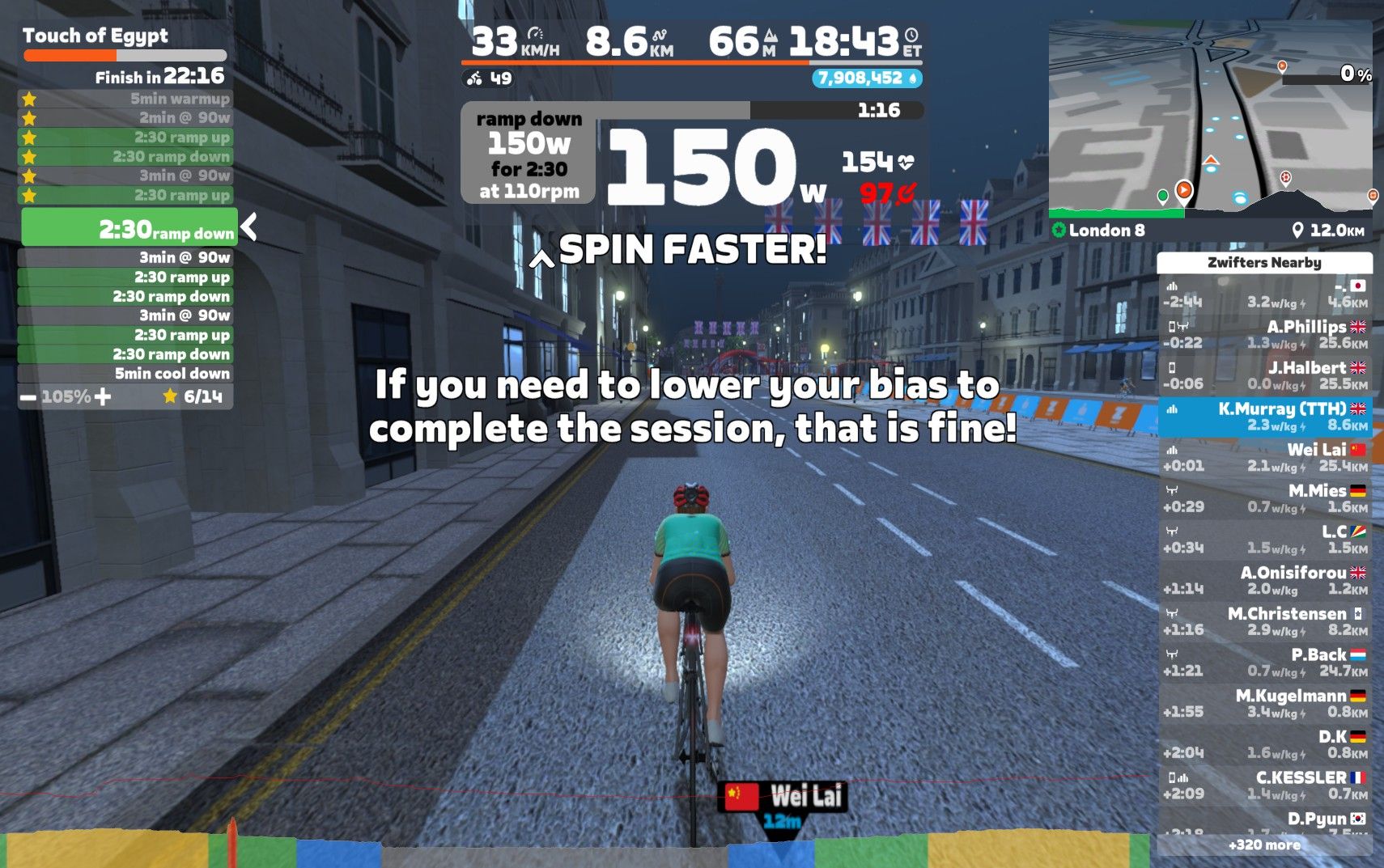
Task: Select C.KESSLER in Zwifters Nearby
Action: (x=1264, y=785)
